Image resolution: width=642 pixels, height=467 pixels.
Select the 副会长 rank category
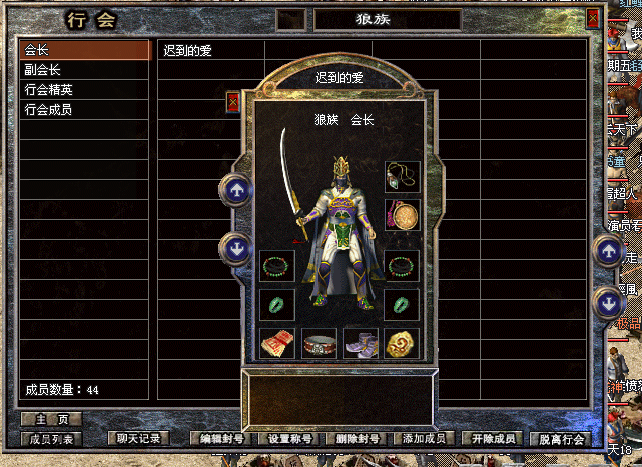tap(84, 70)
